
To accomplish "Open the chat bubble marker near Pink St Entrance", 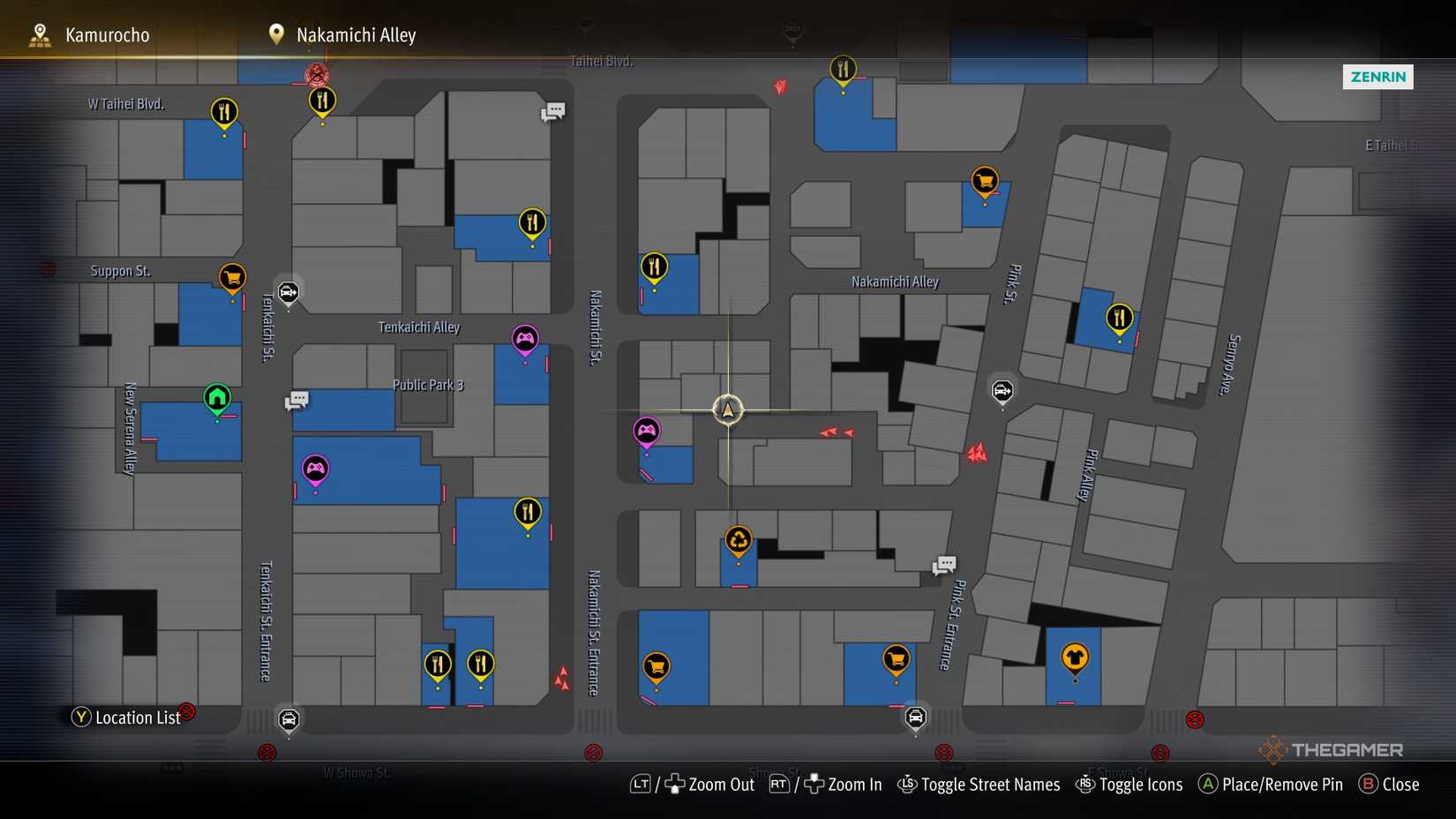I will 943,565.
